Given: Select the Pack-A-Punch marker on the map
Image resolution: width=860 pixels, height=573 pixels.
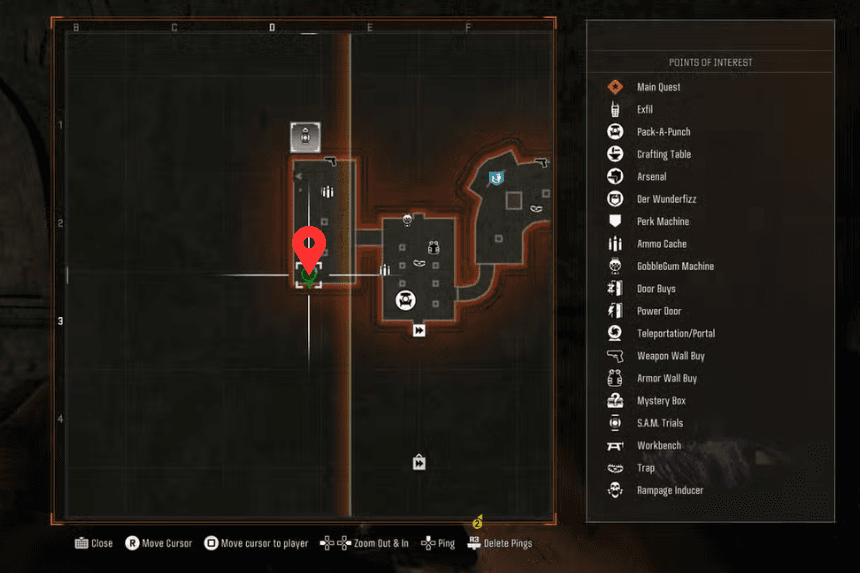Looking at the screenshot, I should tap(406, 299).
